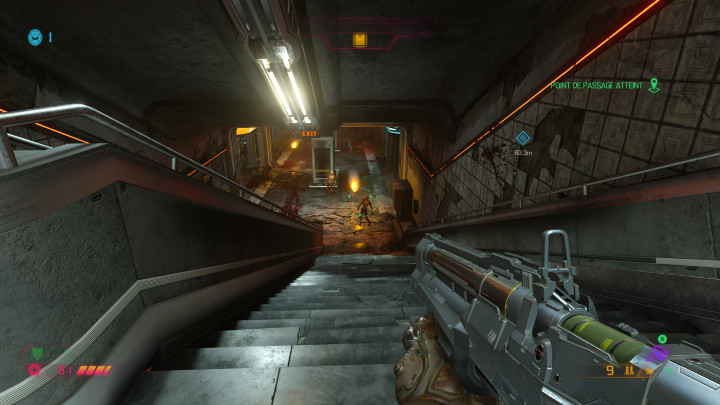Click the blue helmet extra-lives icon
The height and width of the screenshot is (405, 720).
[x=35, y=37]
